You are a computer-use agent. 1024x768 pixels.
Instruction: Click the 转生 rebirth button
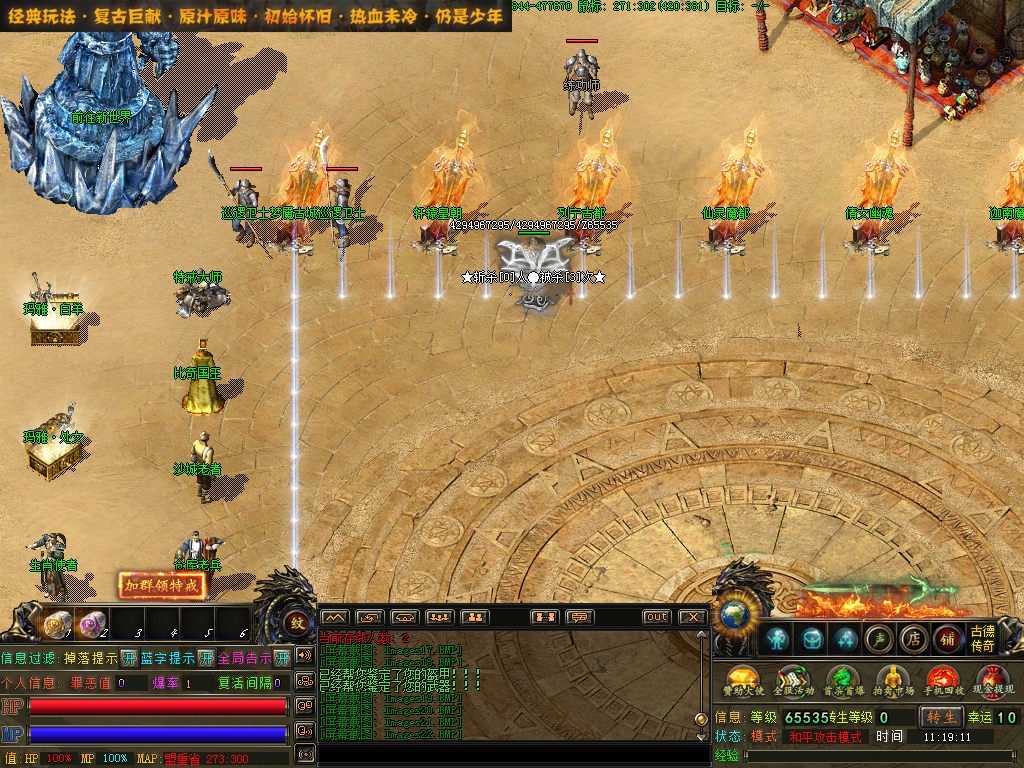[941, 717]
